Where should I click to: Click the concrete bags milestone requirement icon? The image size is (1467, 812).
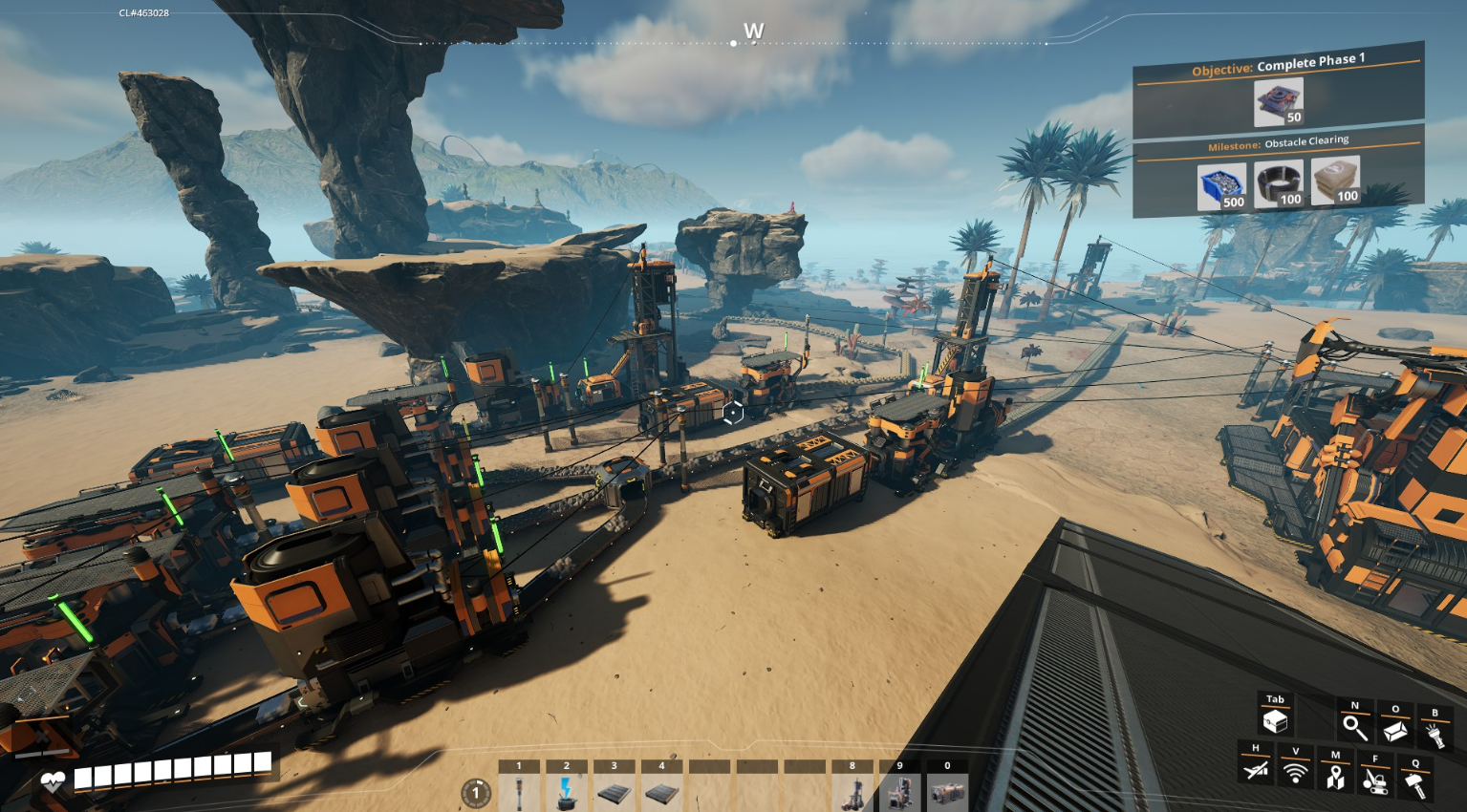pos(1335,180)
